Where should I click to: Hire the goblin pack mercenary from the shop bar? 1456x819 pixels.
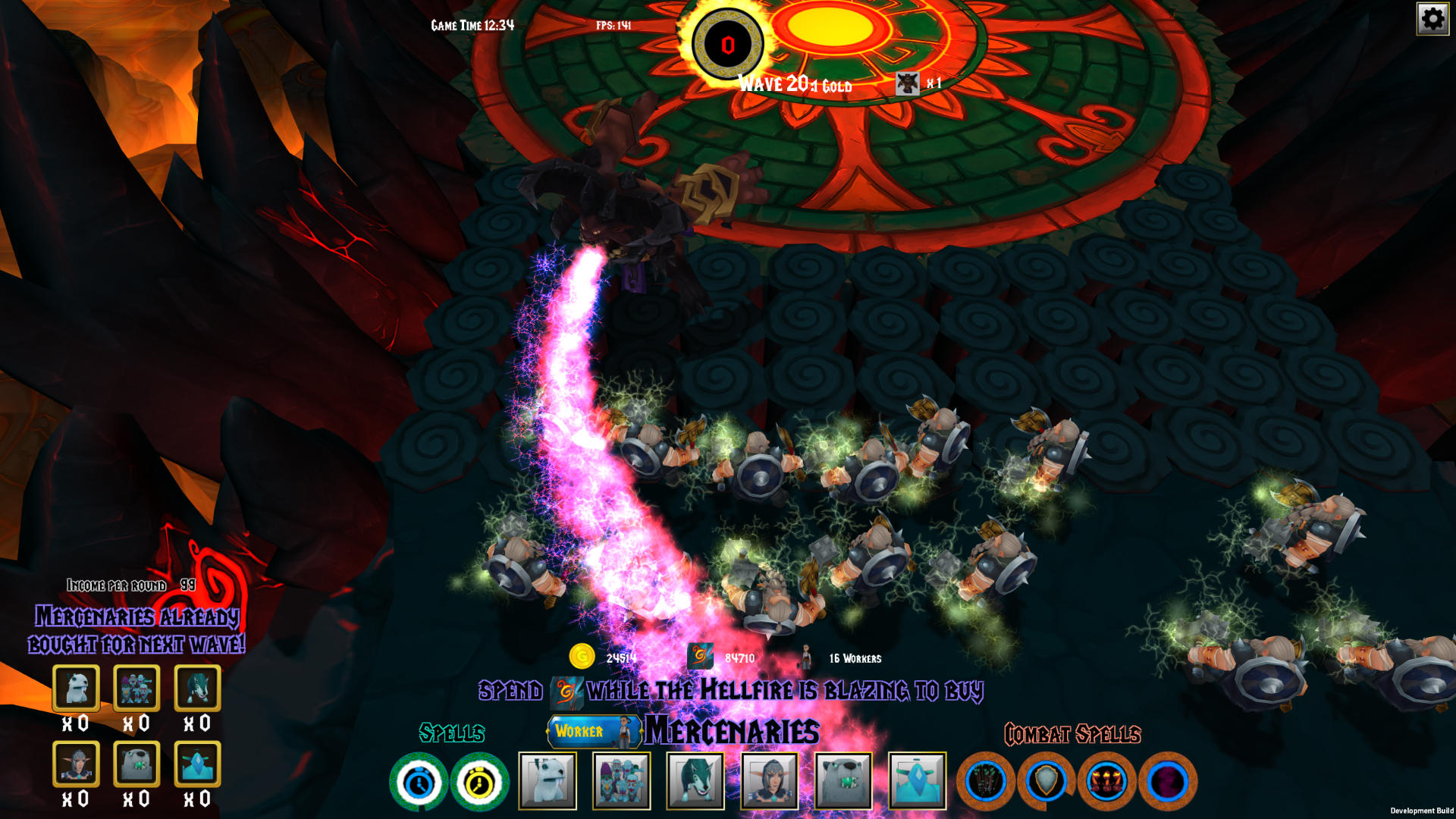622,781
